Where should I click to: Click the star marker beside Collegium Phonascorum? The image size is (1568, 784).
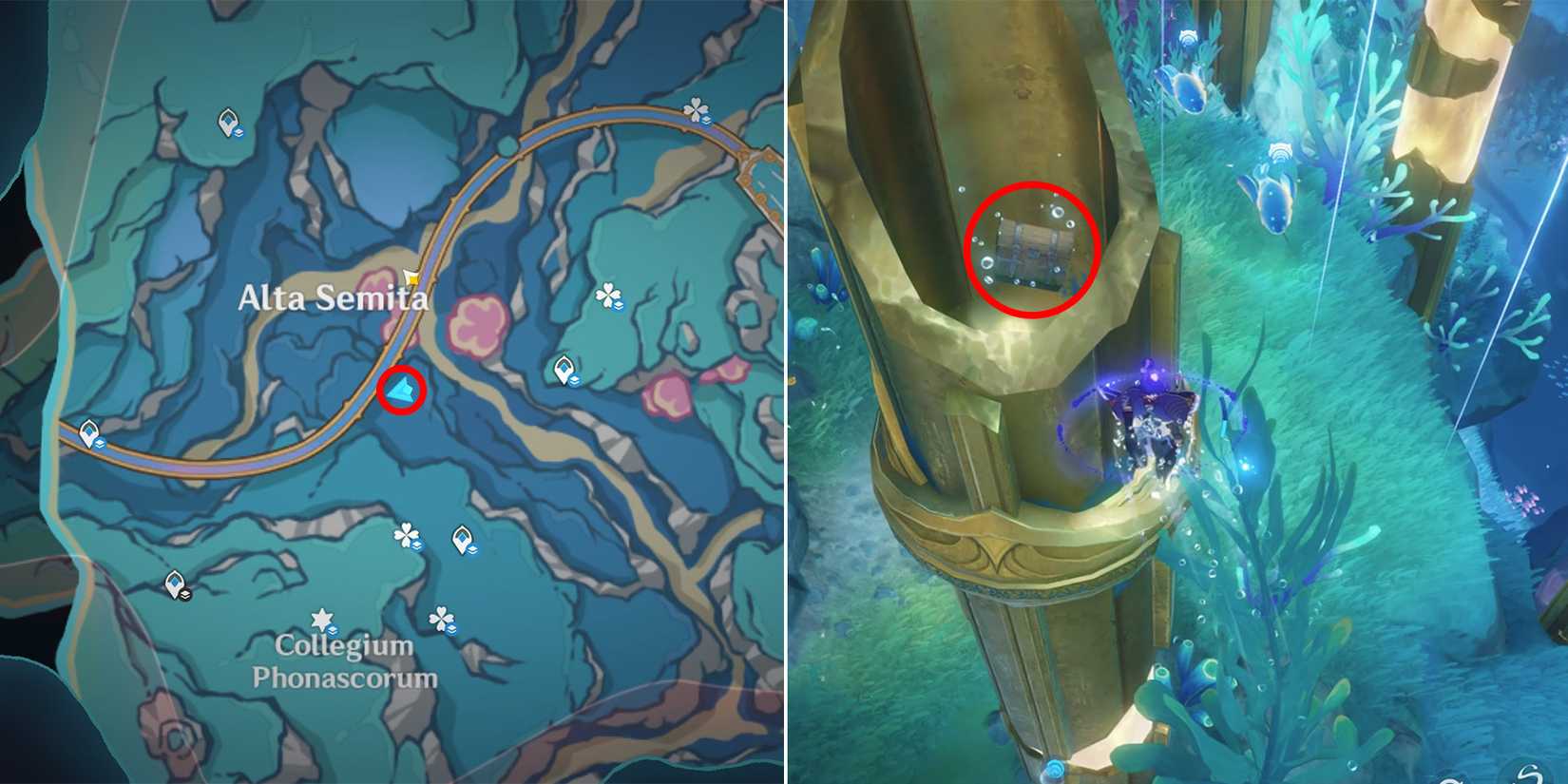tap(322, 619)
